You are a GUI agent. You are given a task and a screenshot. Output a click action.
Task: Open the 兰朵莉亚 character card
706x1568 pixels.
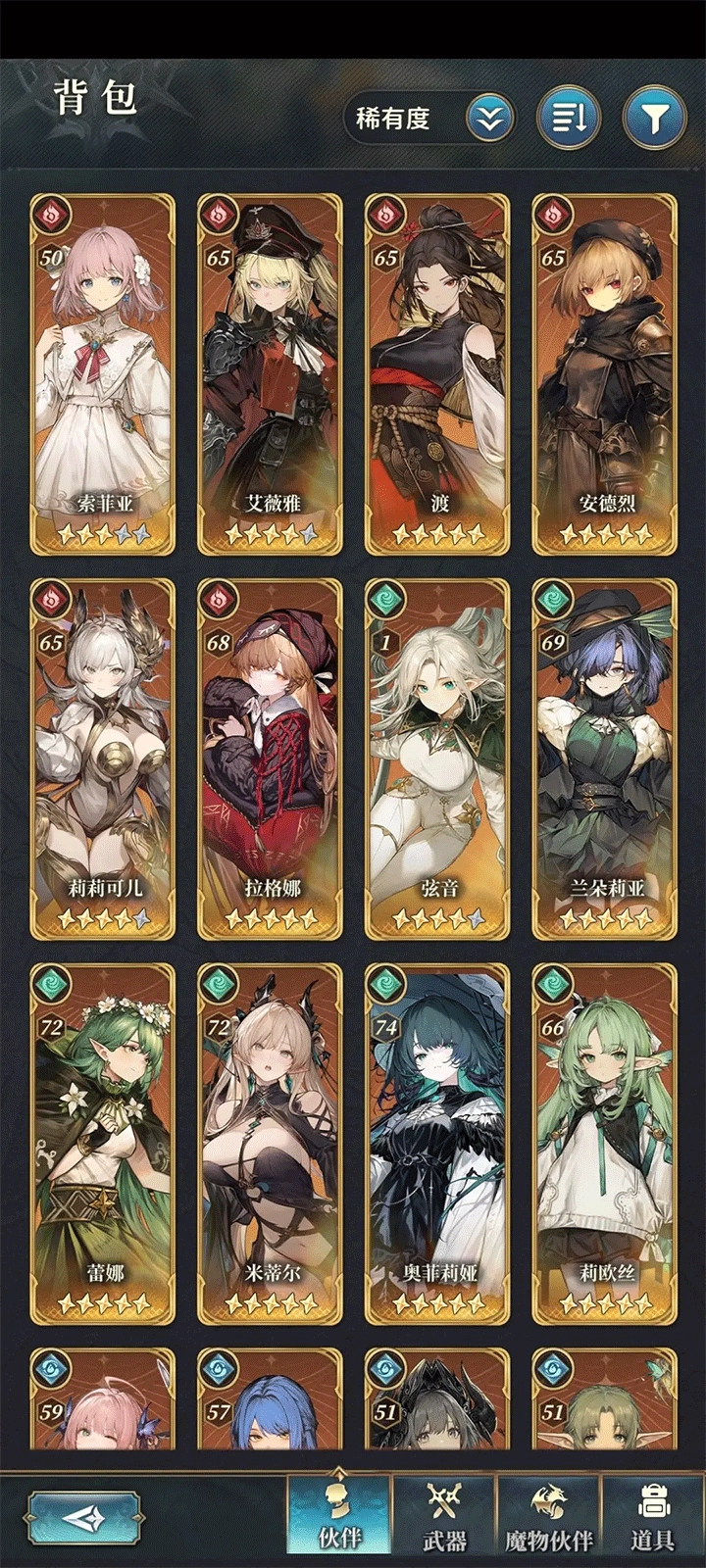click(x=605, y=758)
